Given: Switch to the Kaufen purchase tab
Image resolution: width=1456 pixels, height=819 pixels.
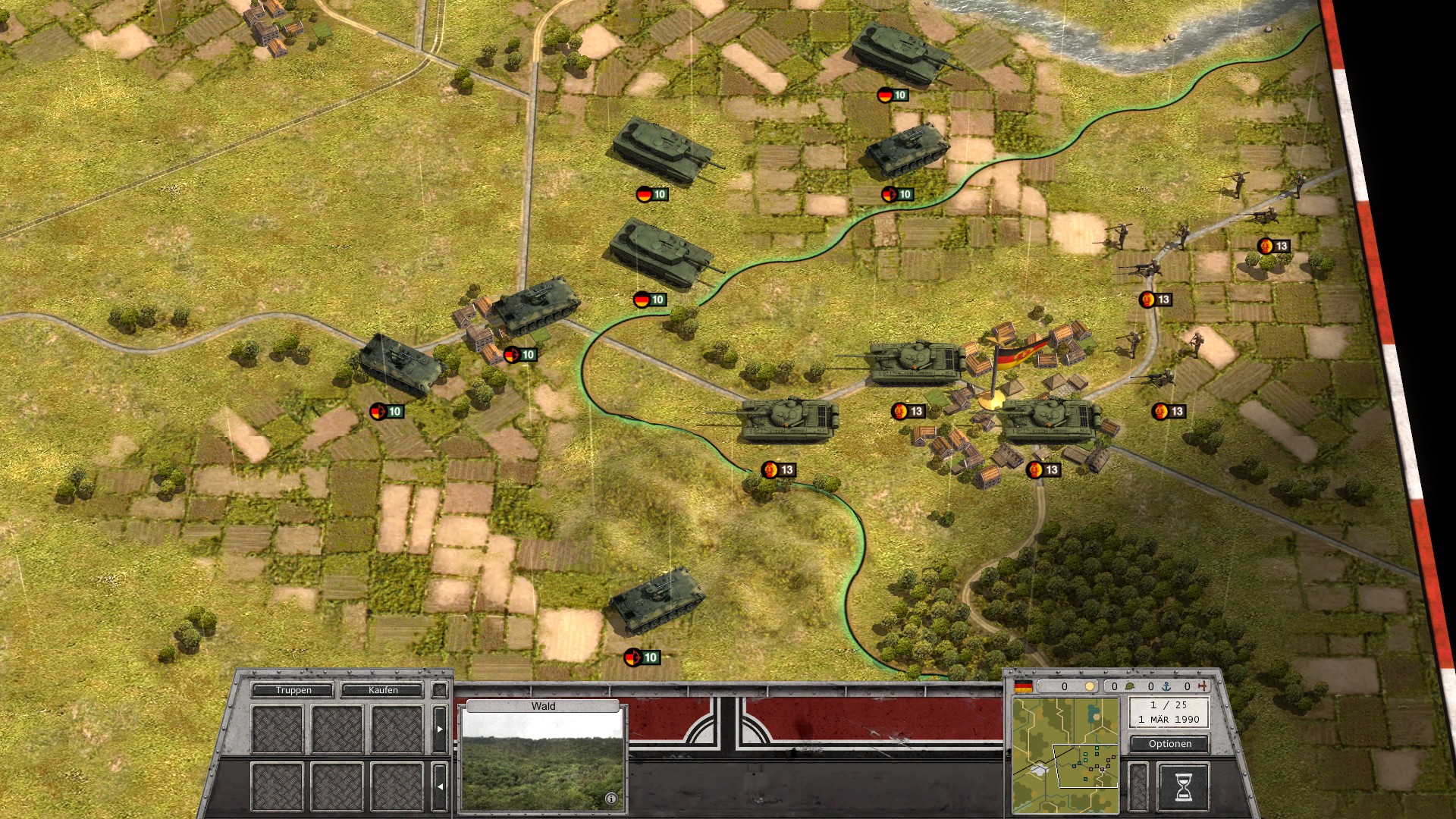Looking at the screenshot, I should point(382,690).
